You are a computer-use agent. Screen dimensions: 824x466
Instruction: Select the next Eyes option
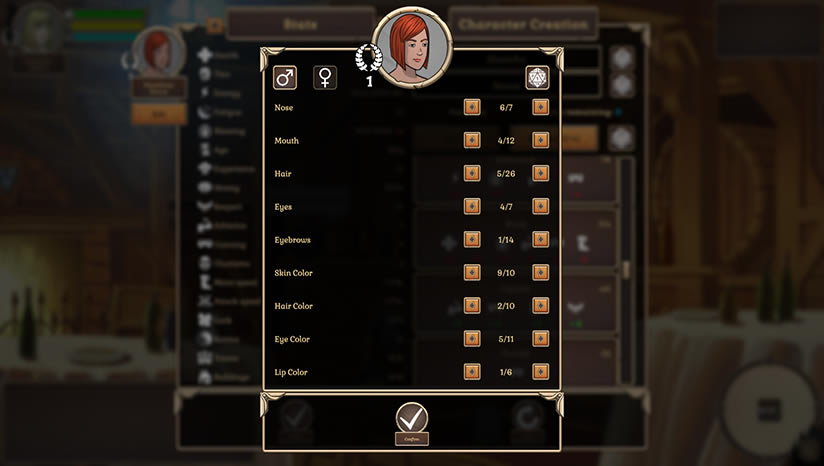pos(541,206)
